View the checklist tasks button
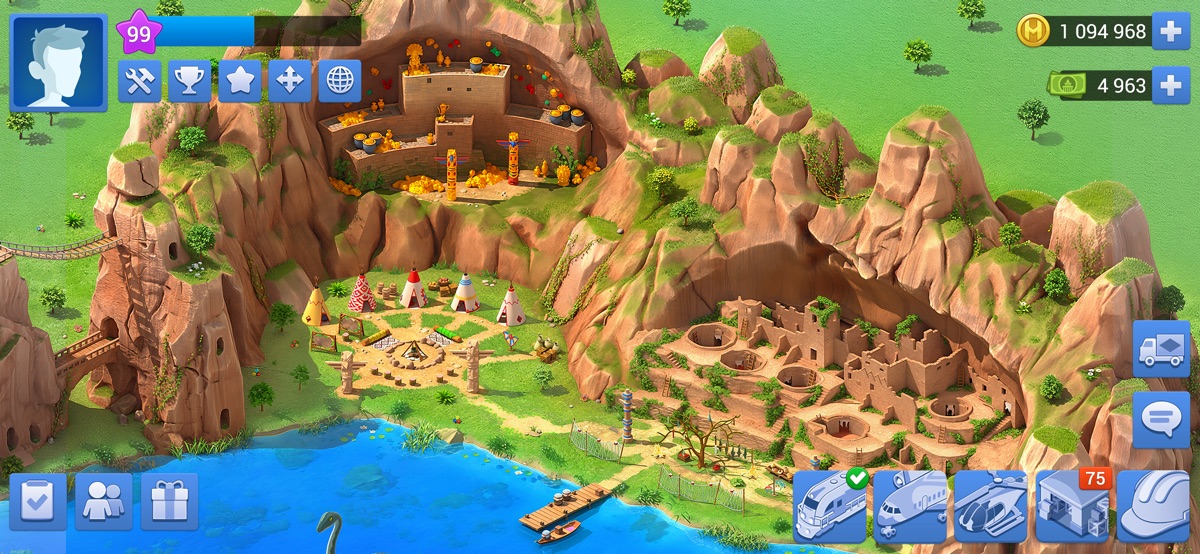This screenshot has width=1200, height=554. click(x=38, y=502)
